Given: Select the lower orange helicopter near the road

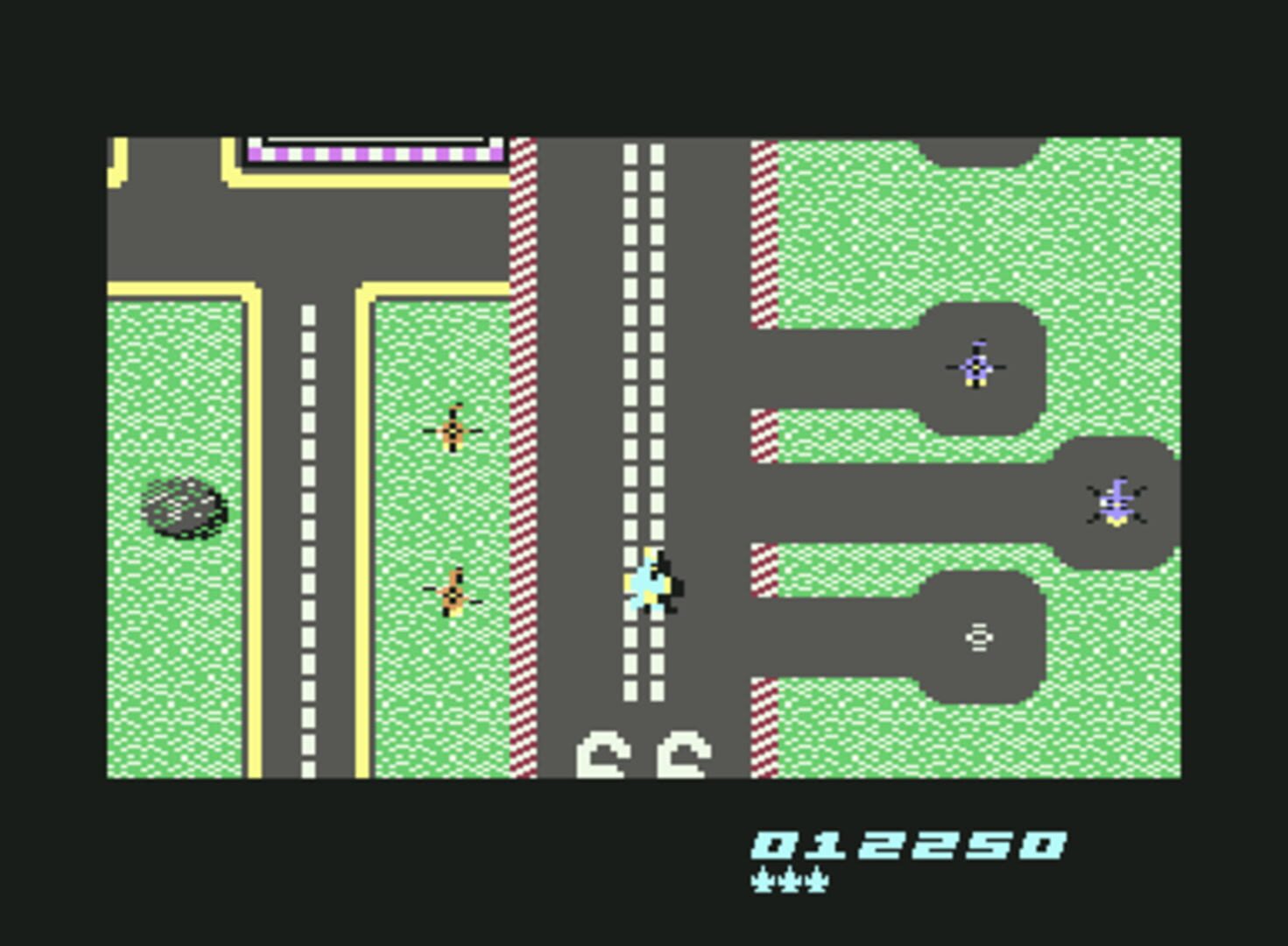Looking at the screenshot, I should [453, 595].
